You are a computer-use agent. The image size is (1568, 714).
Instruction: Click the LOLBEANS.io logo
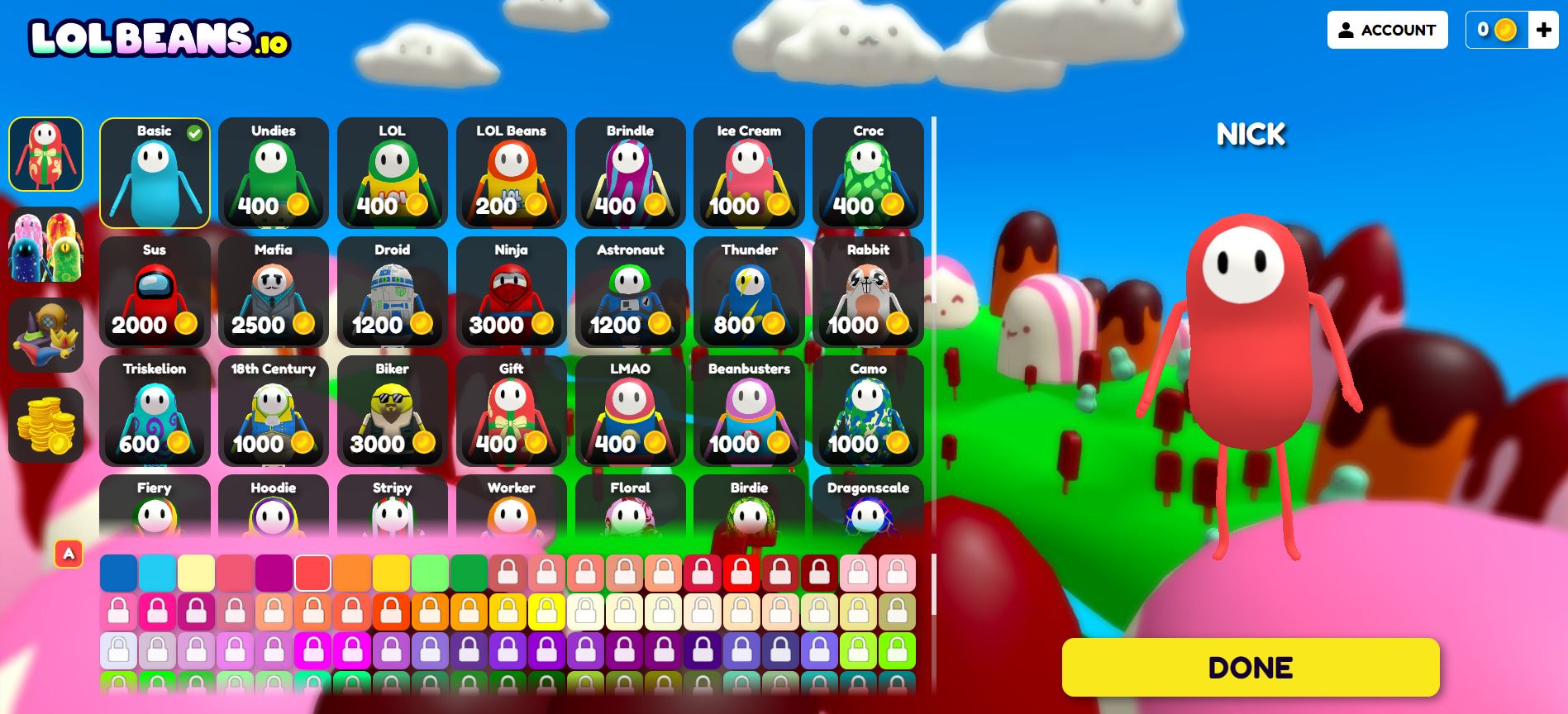coord(159,37)
